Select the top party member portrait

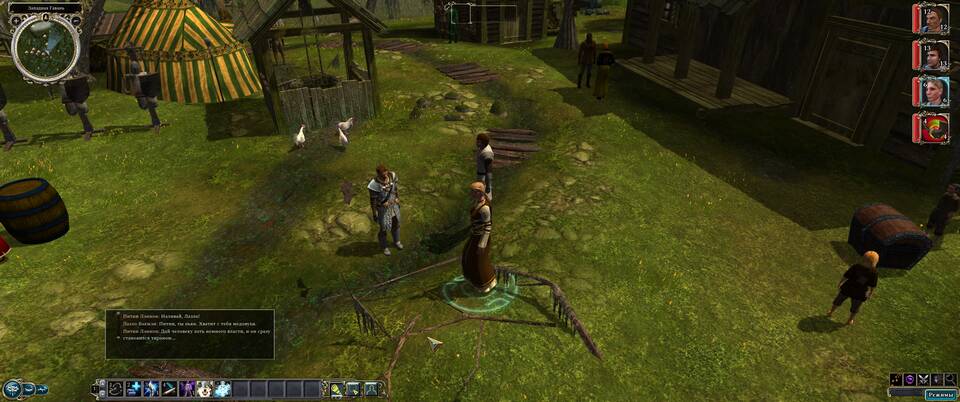(x=930, y=20)
